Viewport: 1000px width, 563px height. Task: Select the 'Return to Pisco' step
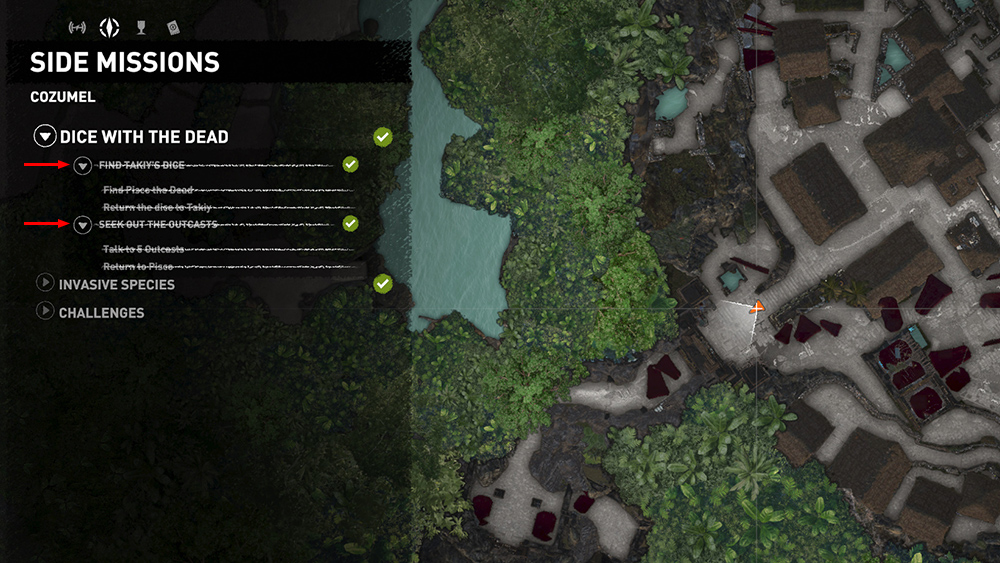coord(138,267)
